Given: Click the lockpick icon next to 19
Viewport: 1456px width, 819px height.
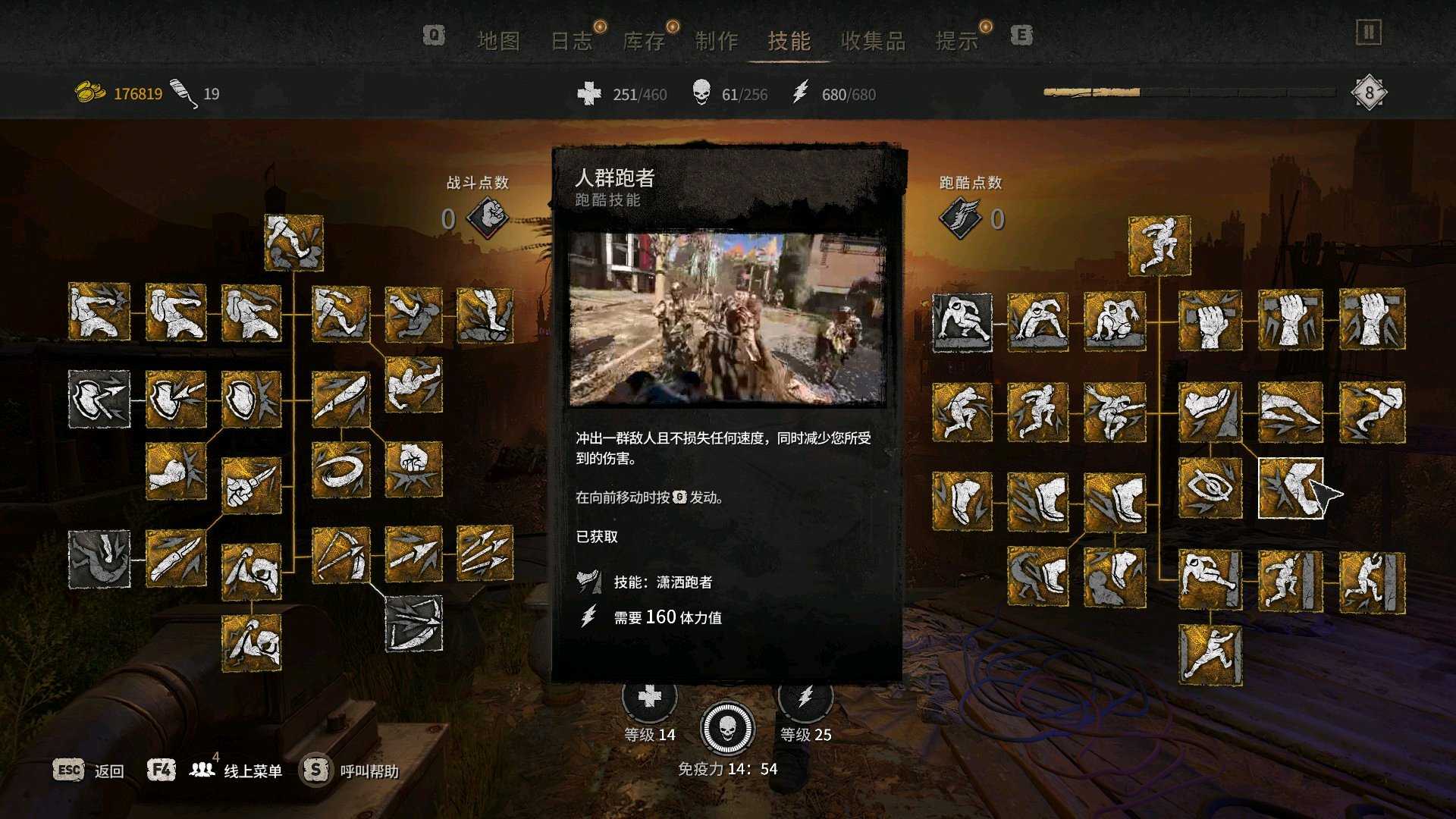Looking at the screenshot, I should click(x=182, y=91).
